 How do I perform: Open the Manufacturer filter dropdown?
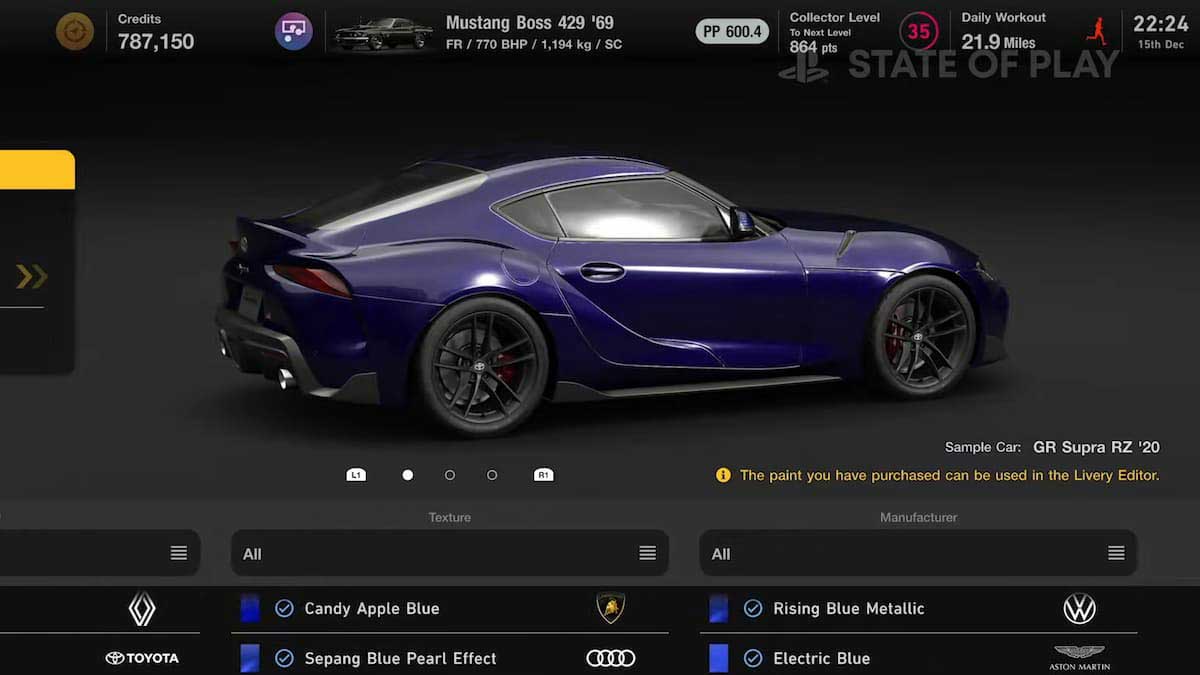[918, 553]
